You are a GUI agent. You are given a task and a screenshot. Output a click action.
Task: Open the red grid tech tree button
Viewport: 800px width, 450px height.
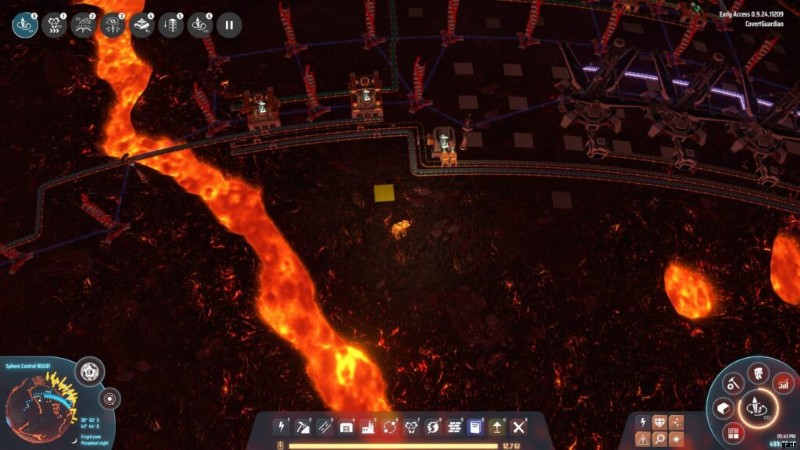pos(733,432)
